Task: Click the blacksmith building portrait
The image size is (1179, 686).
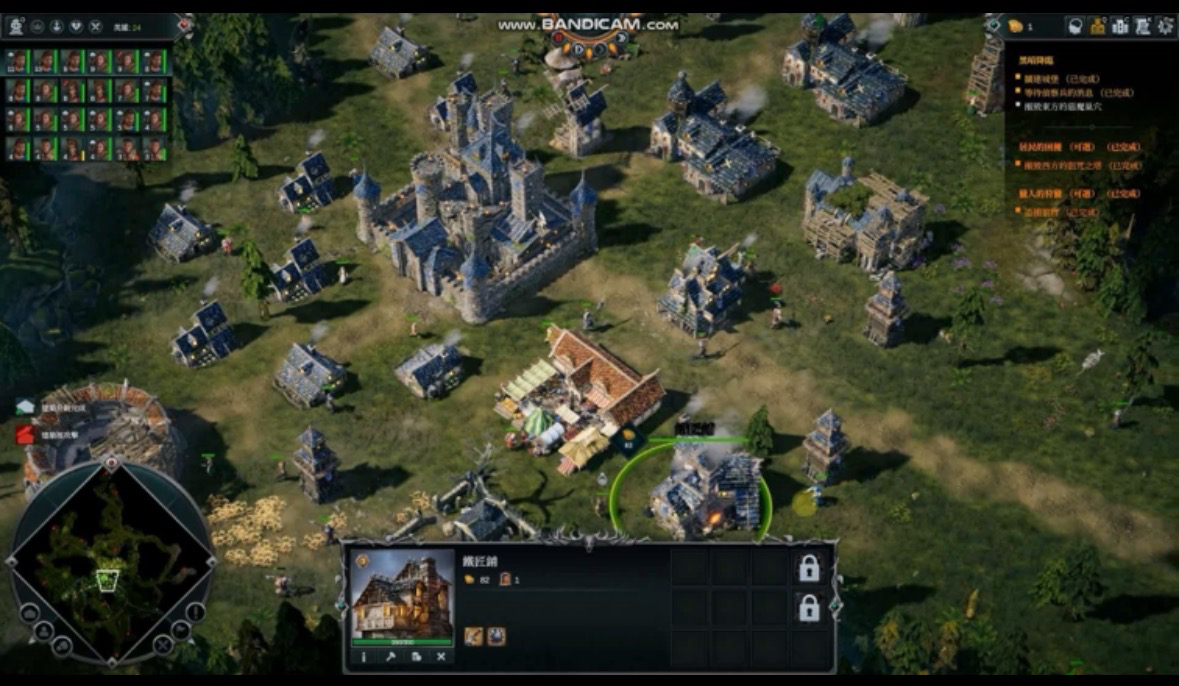Action: click(x=402, y=594)
